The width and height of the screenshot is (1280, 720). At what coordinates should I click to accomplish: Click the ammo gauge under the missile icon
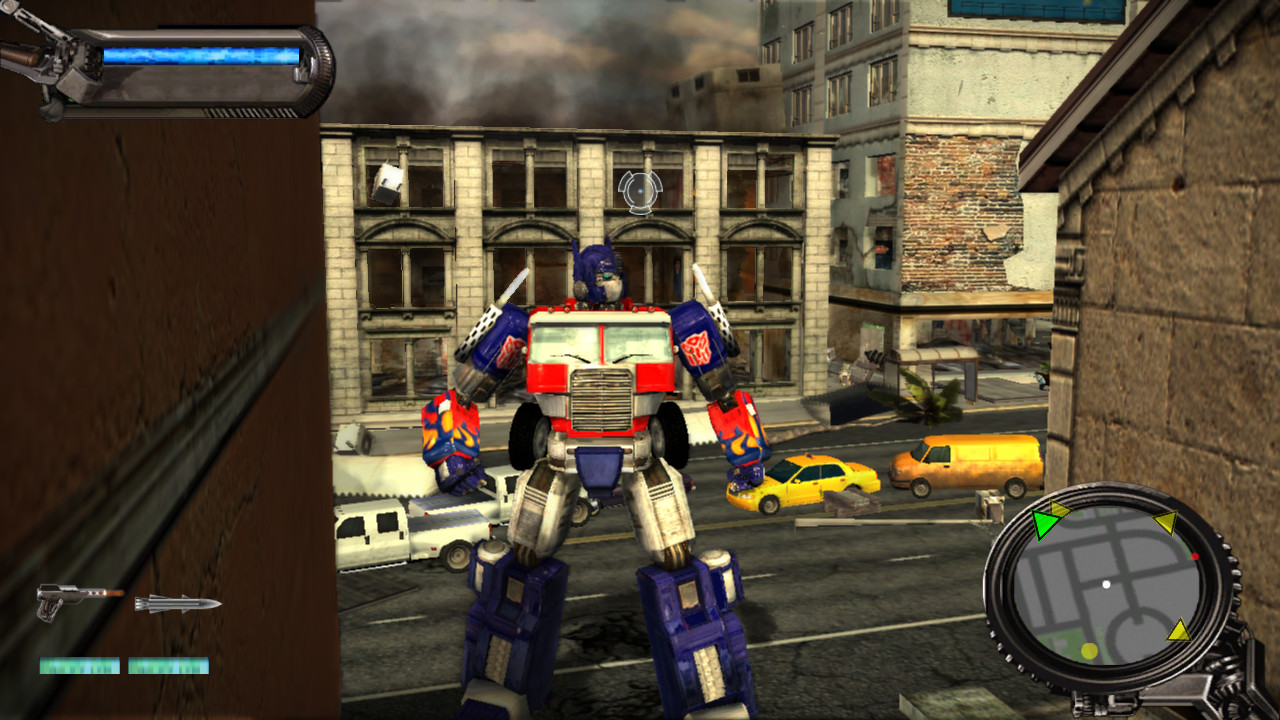coord(168,665)
